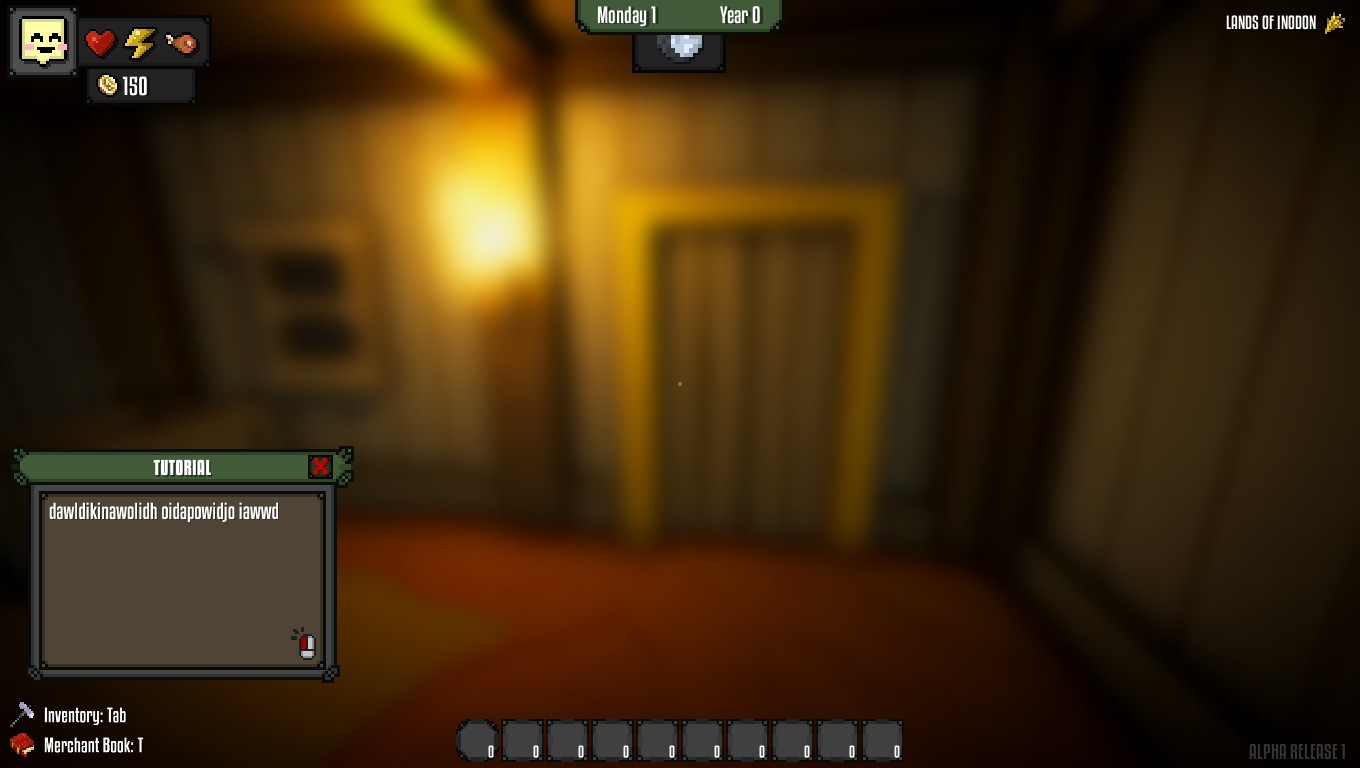Click the TUTORIAL panel title bar
The image size is (1360, 768).
[182, 468]
